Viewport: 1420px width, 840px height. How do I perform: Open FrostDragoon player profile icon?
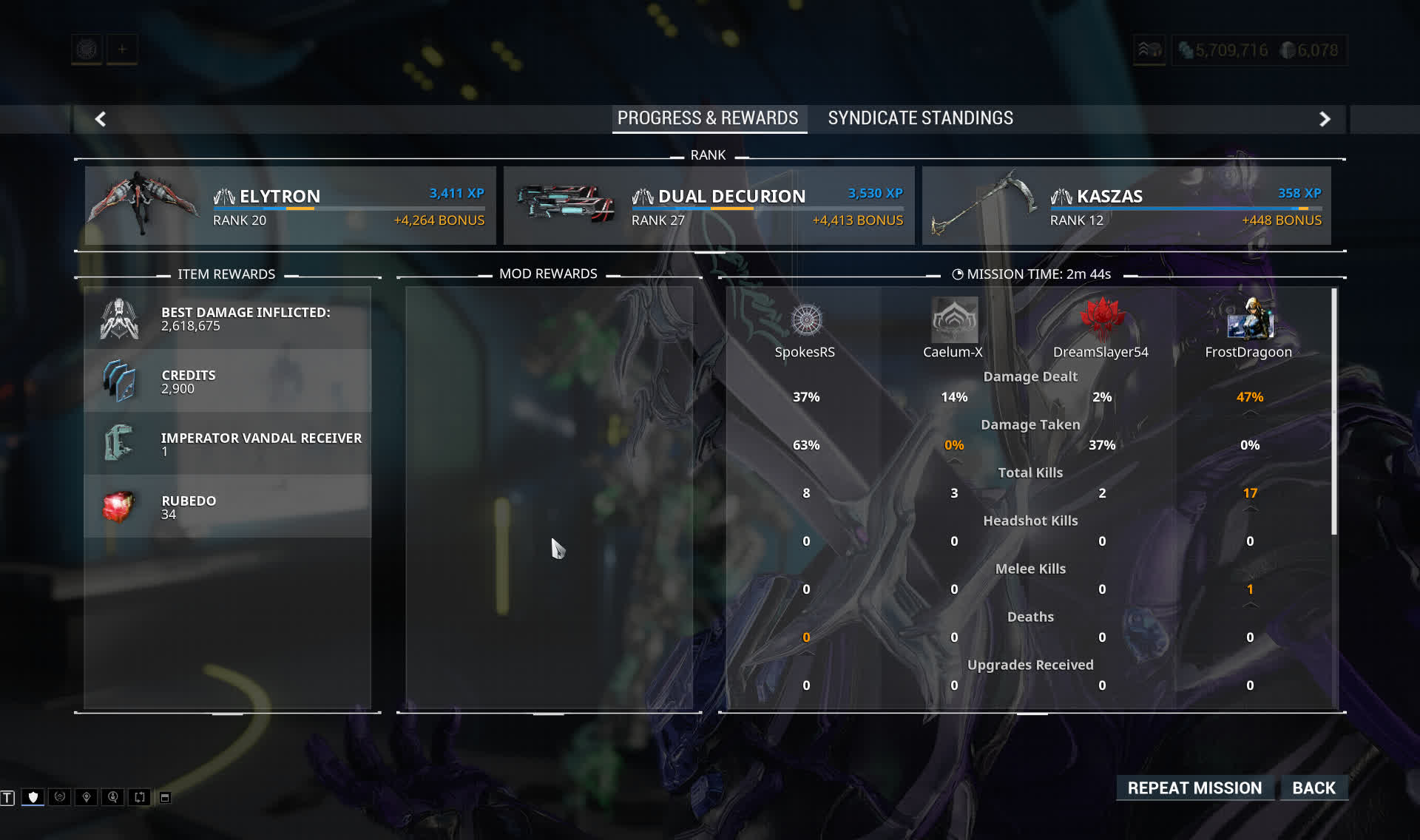coord(1250,320)
